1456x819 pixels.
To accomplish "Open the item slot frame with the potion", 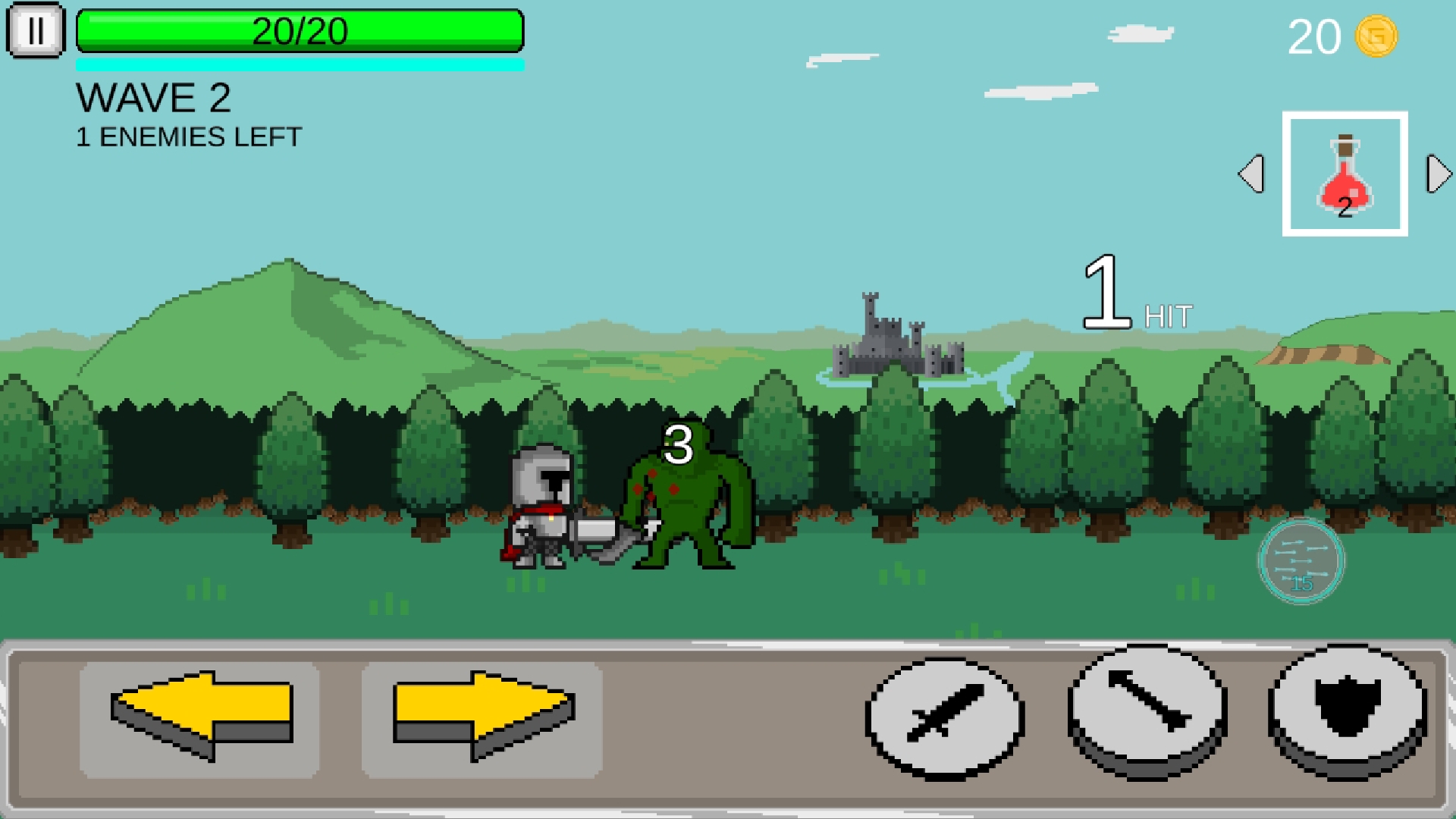I will [1347, 173].
